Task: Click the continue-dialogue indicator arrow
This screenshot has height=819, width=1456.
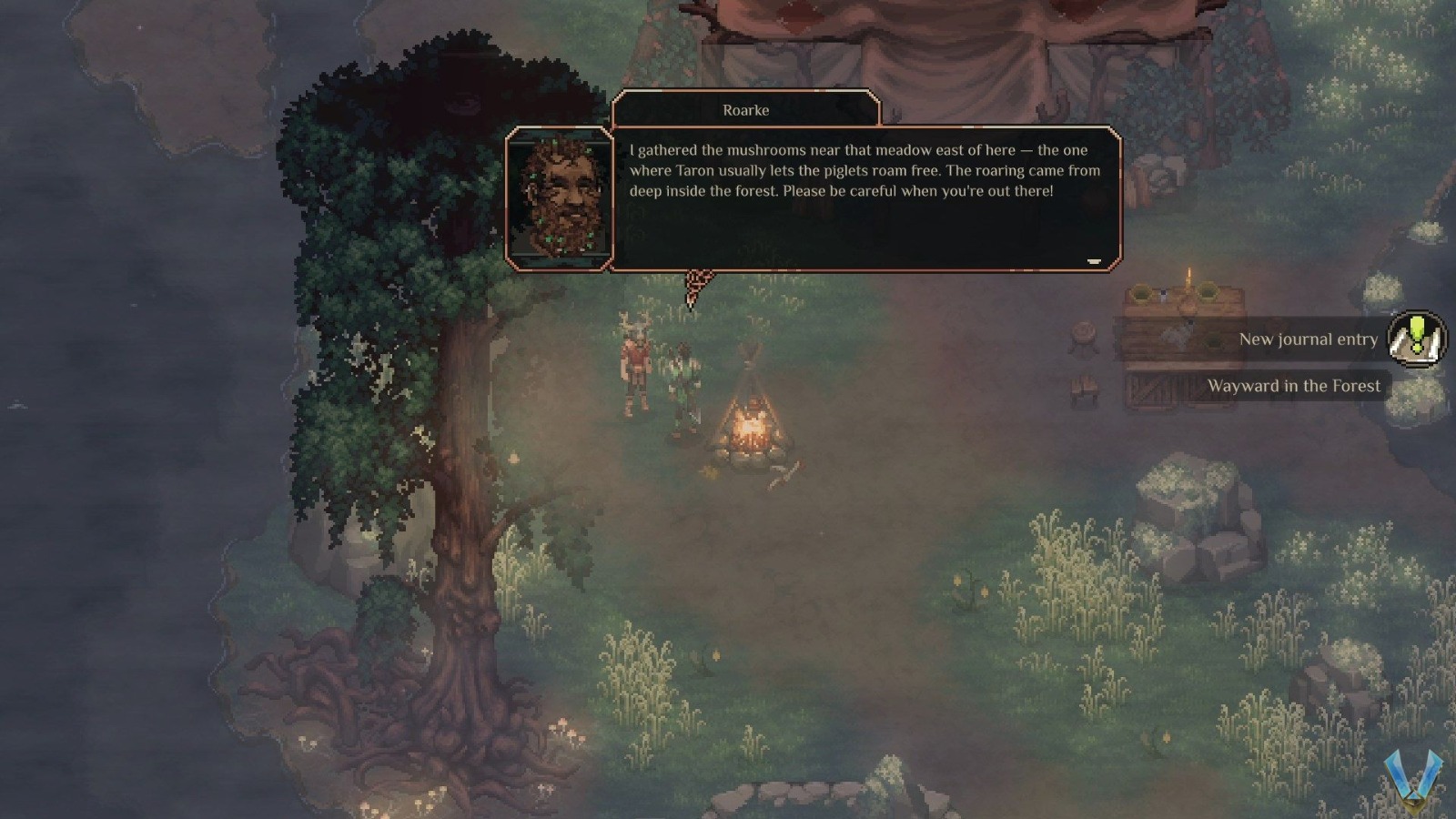Action: (1095, 261)
